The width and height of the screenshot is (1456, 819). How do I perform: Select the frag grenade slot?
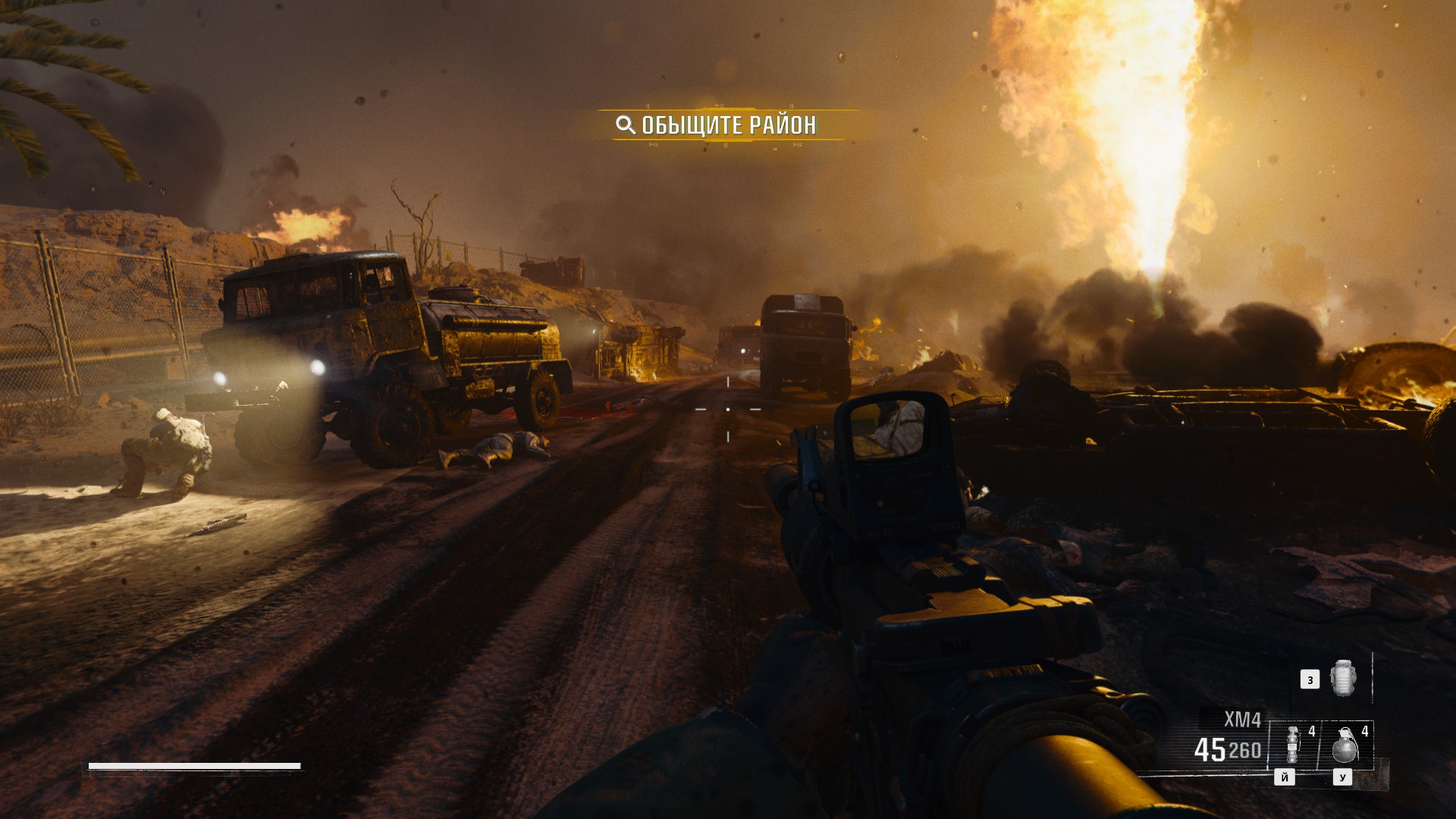[1344, 745]
